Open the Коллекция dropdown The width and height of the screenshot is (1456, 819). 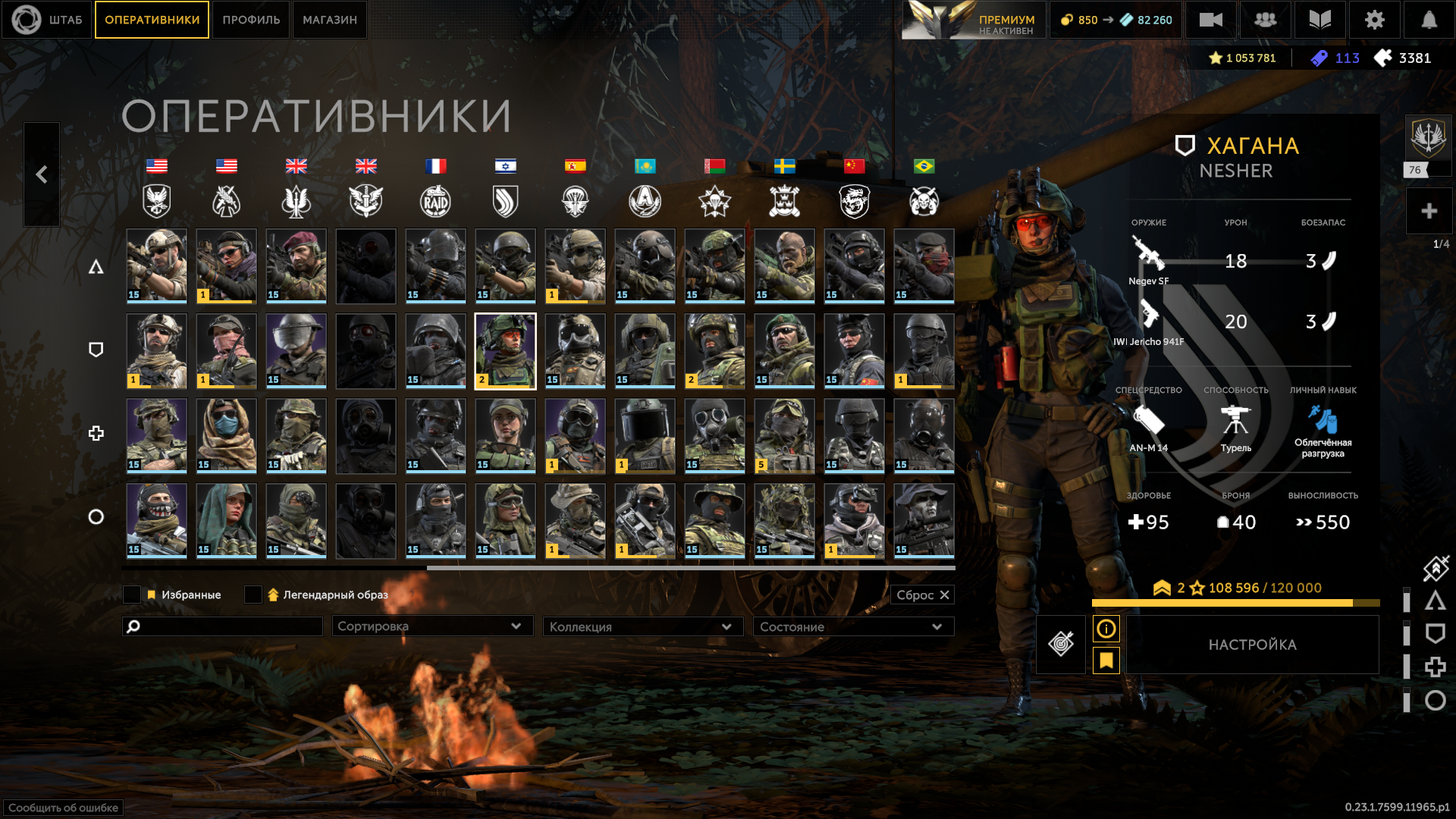pyautogui.click(x=642, y=626)
